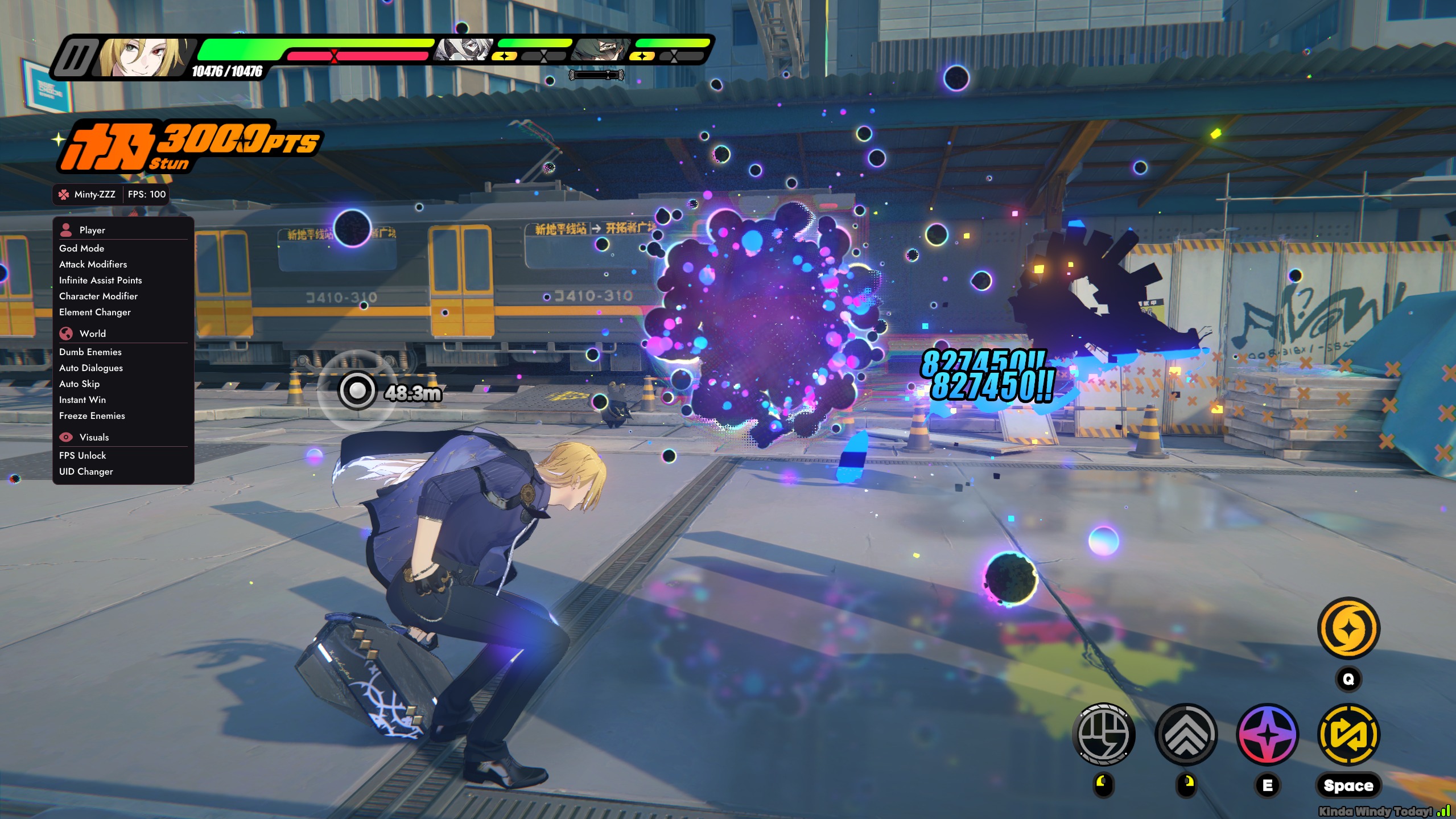Open the Attack Modifiers option

93,264
